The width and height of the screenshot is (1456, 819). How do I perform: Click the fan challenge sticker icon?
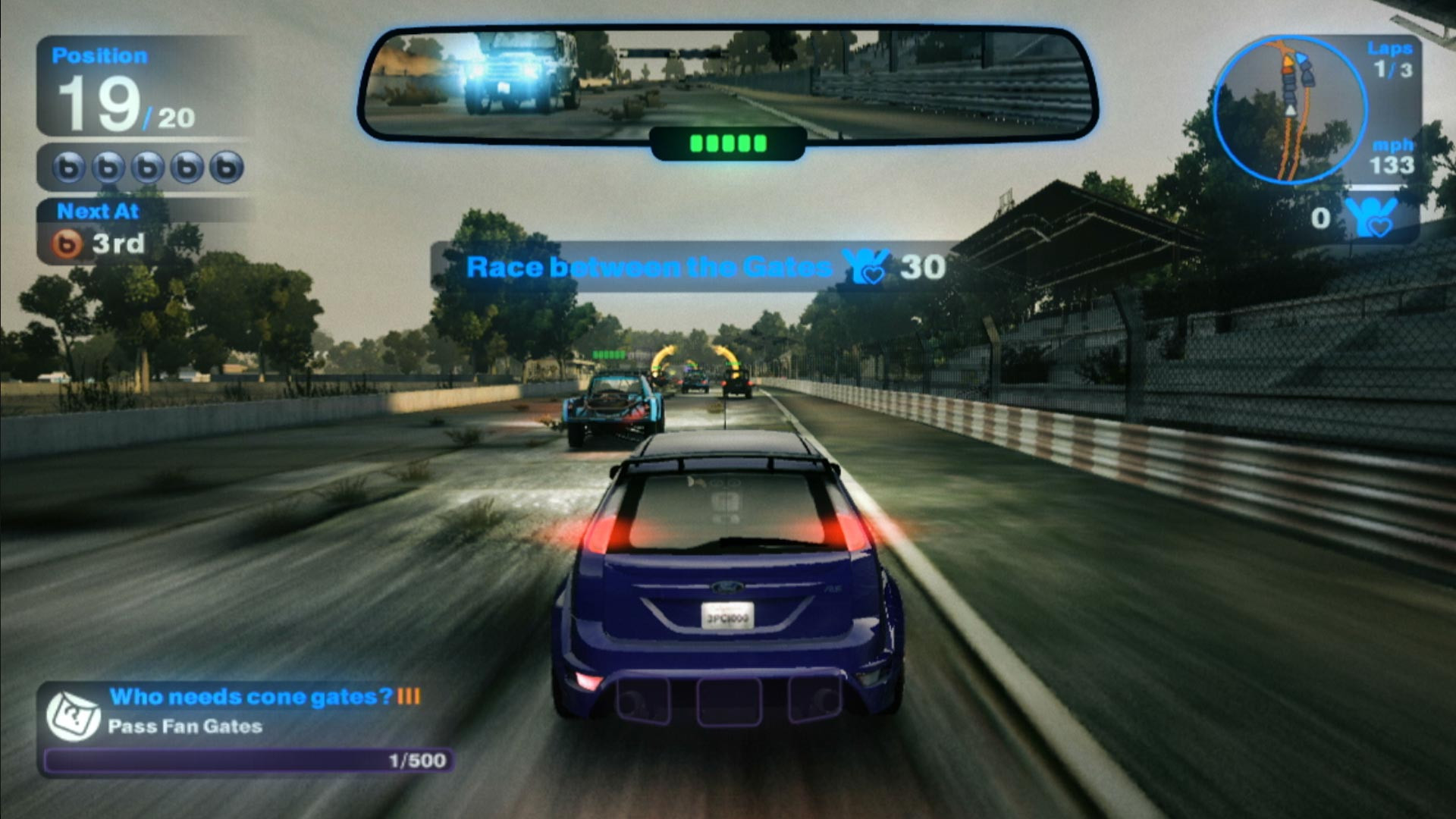[74, 715]
